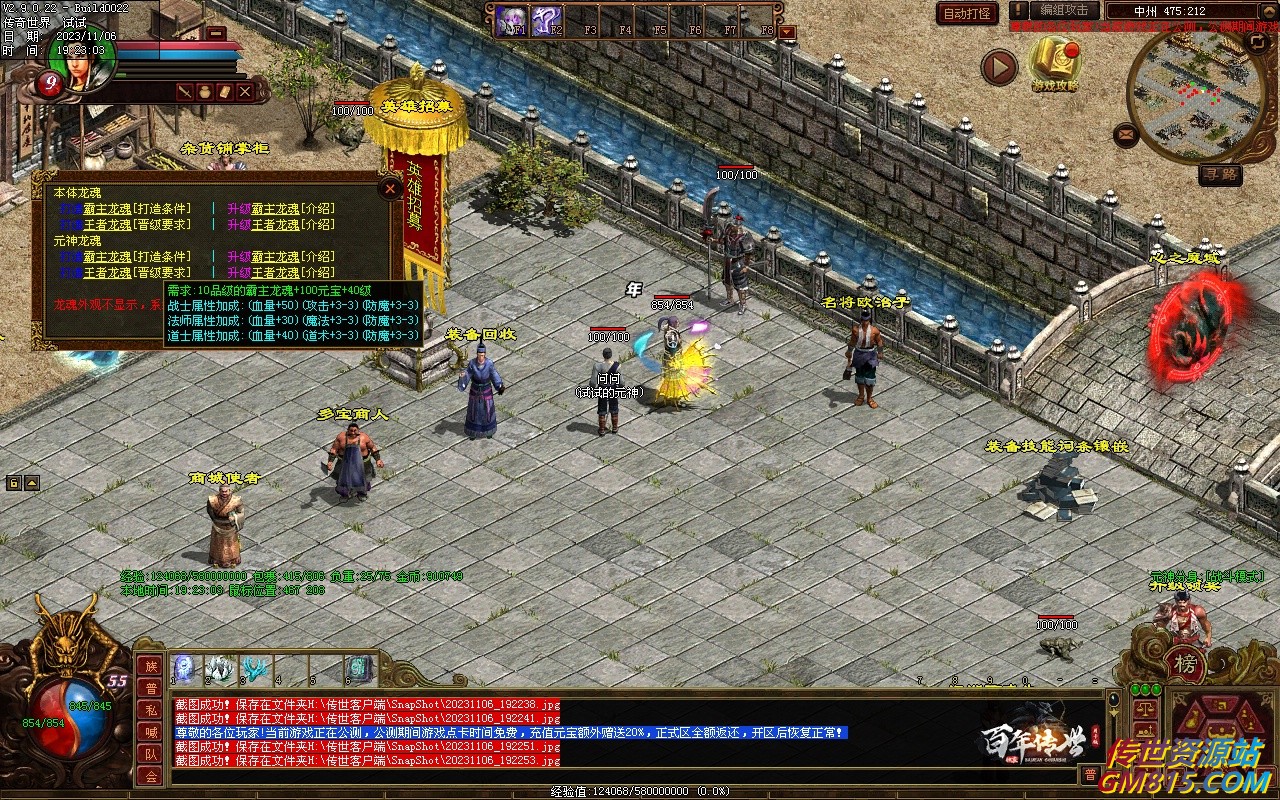Open the 游戏攻略 game guide book
The height and width of the screenshot is (800, 1280).
[x=1056, y=63]
